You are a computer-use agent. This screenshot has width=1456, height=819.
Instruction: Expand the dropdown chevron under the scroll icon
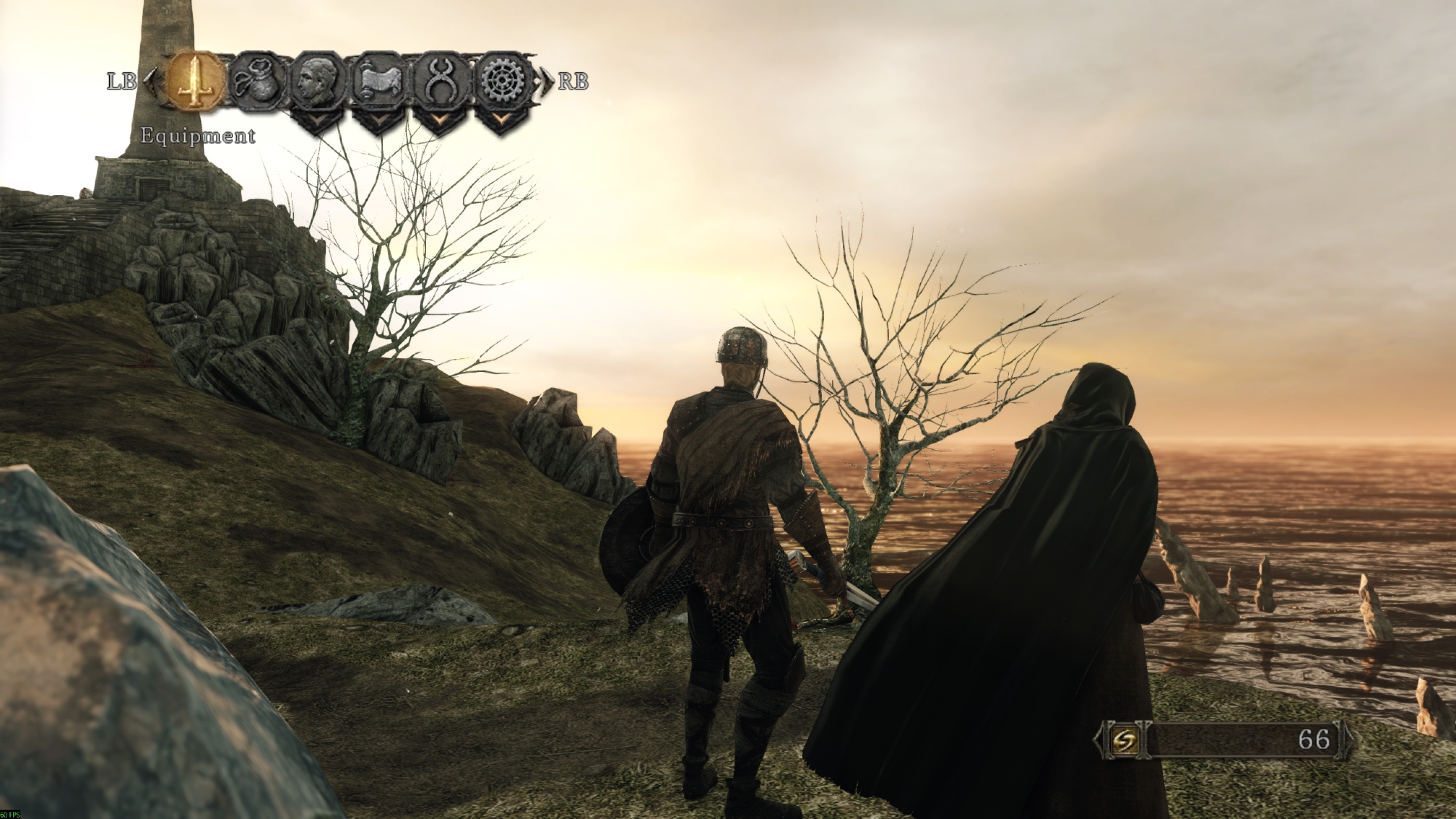[378, 120]
